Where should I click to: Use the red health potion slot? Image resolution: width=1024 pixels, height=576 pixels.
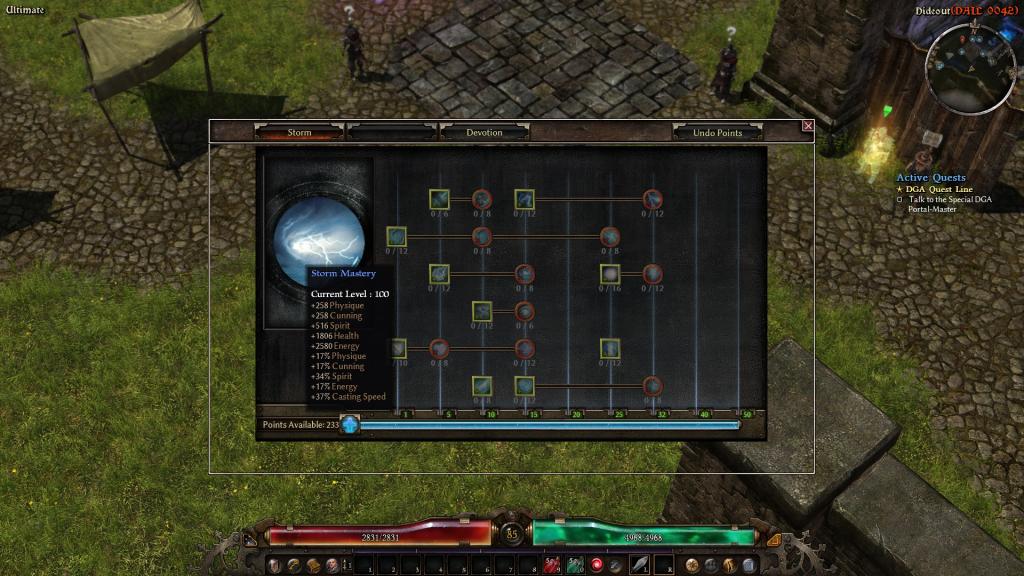tap(551, 566)
